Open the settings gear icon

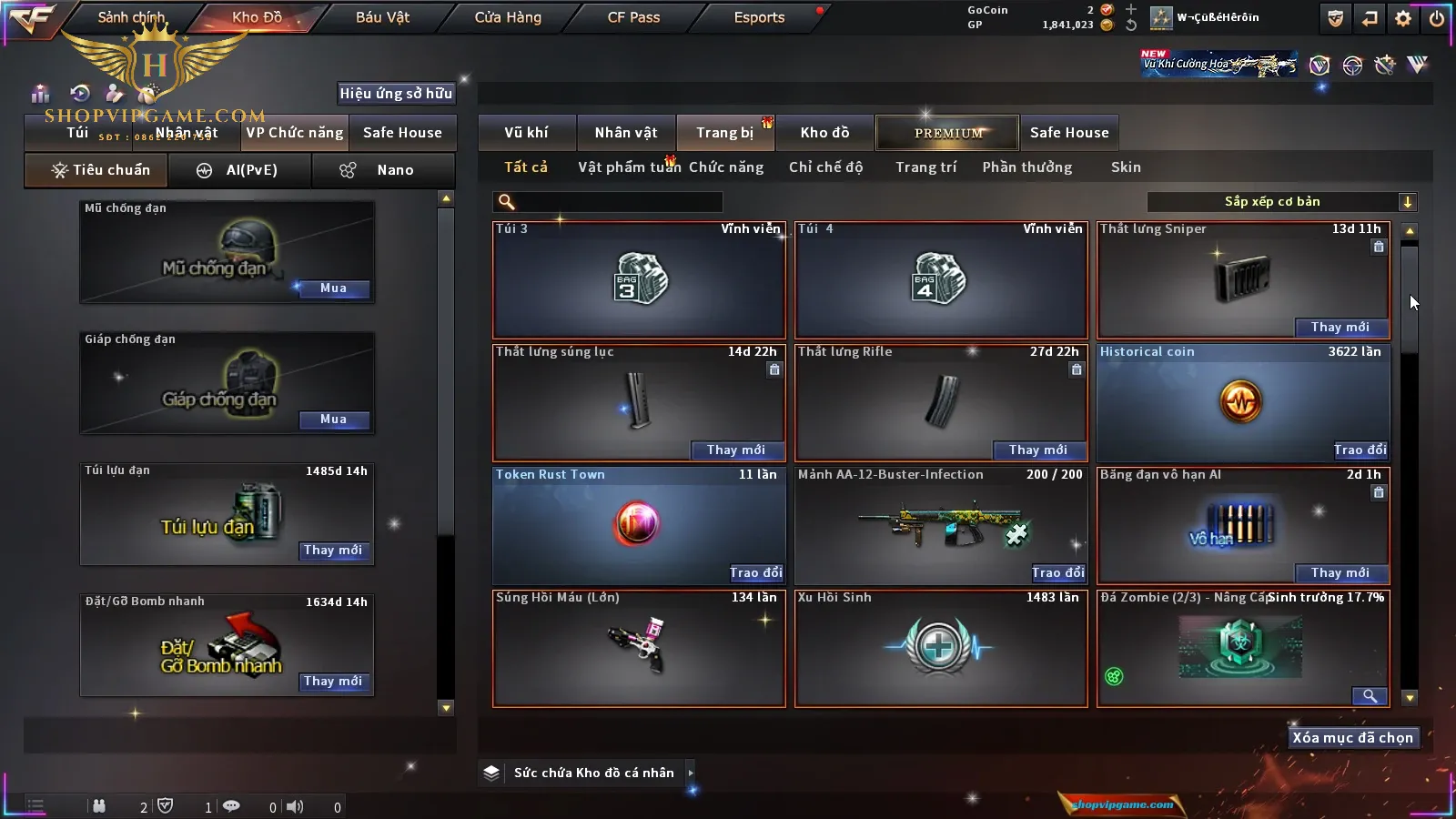point(1403,18)
